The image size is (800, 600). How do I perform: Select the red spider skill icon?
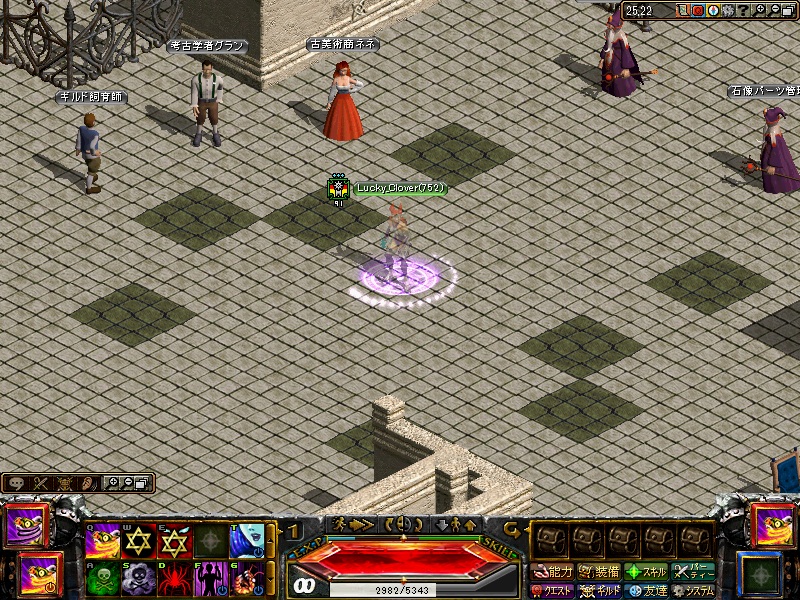(x=175, y=579)
